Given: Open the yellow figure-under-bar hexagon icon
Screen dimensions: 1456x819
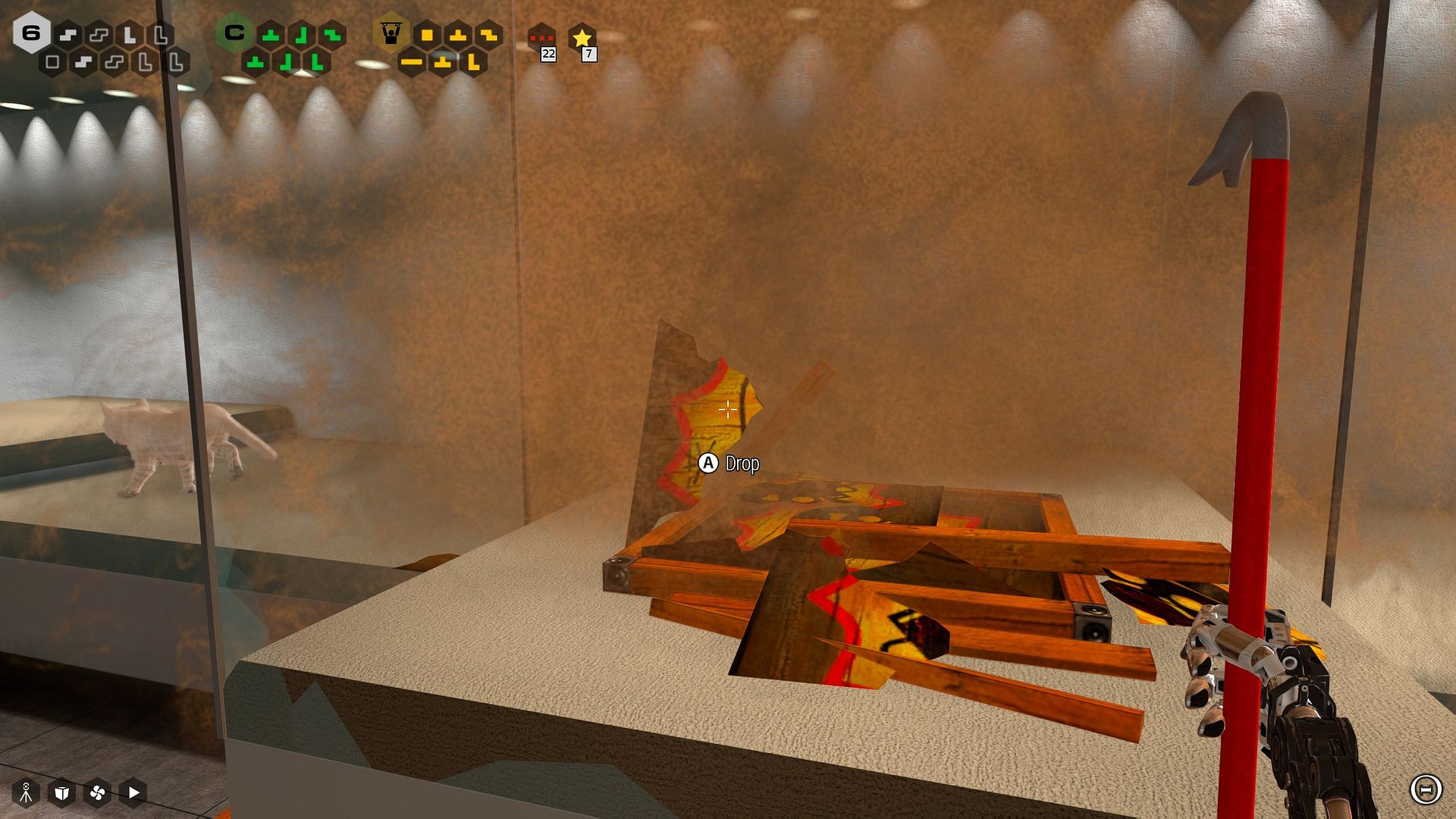Looking at the screenshot, I should 391,33.
